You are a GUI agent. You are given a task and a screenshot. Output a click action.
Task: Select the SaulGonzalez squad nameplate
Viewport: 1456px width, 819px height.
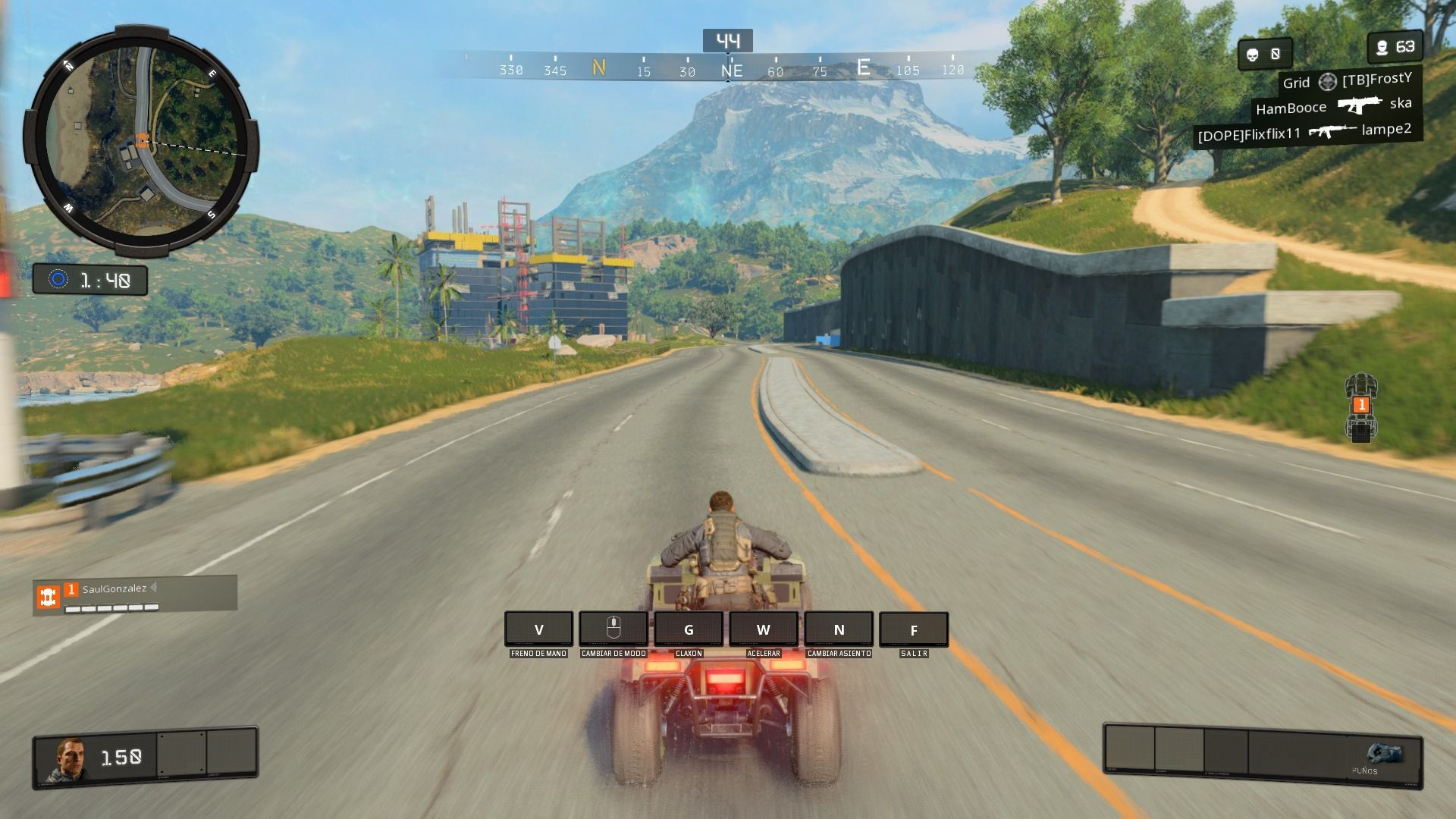pyautogui.click(x=135, y=594)
